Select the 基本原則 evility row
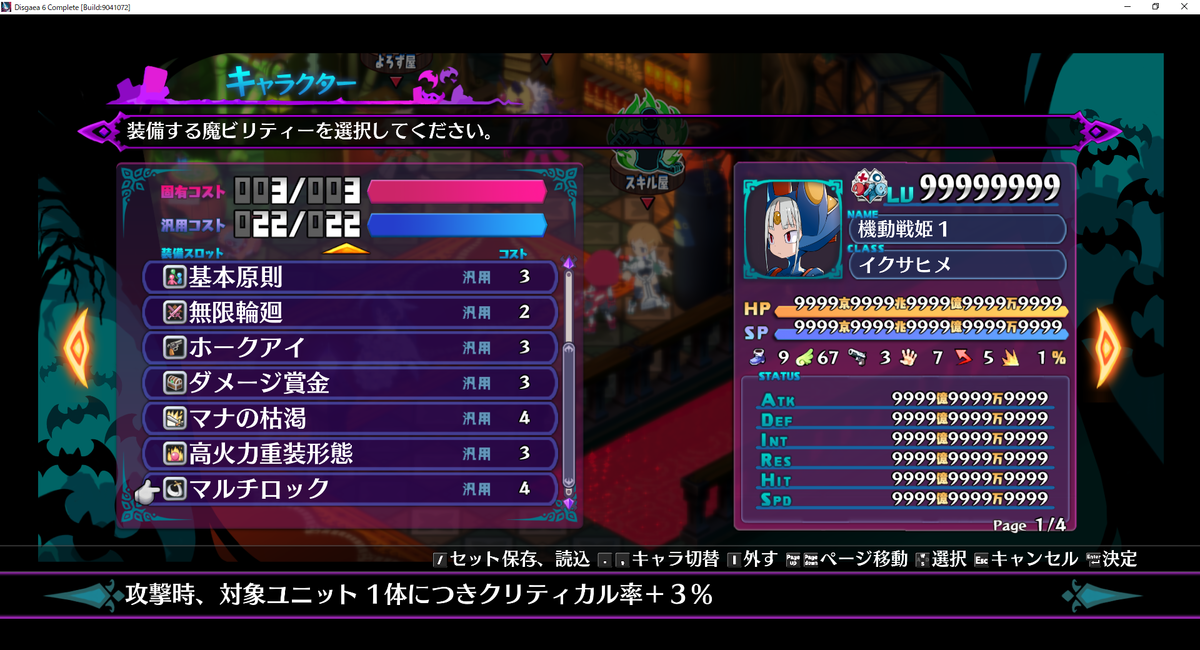Screen dimensions: 1200x650 click(x=350, y=277)
